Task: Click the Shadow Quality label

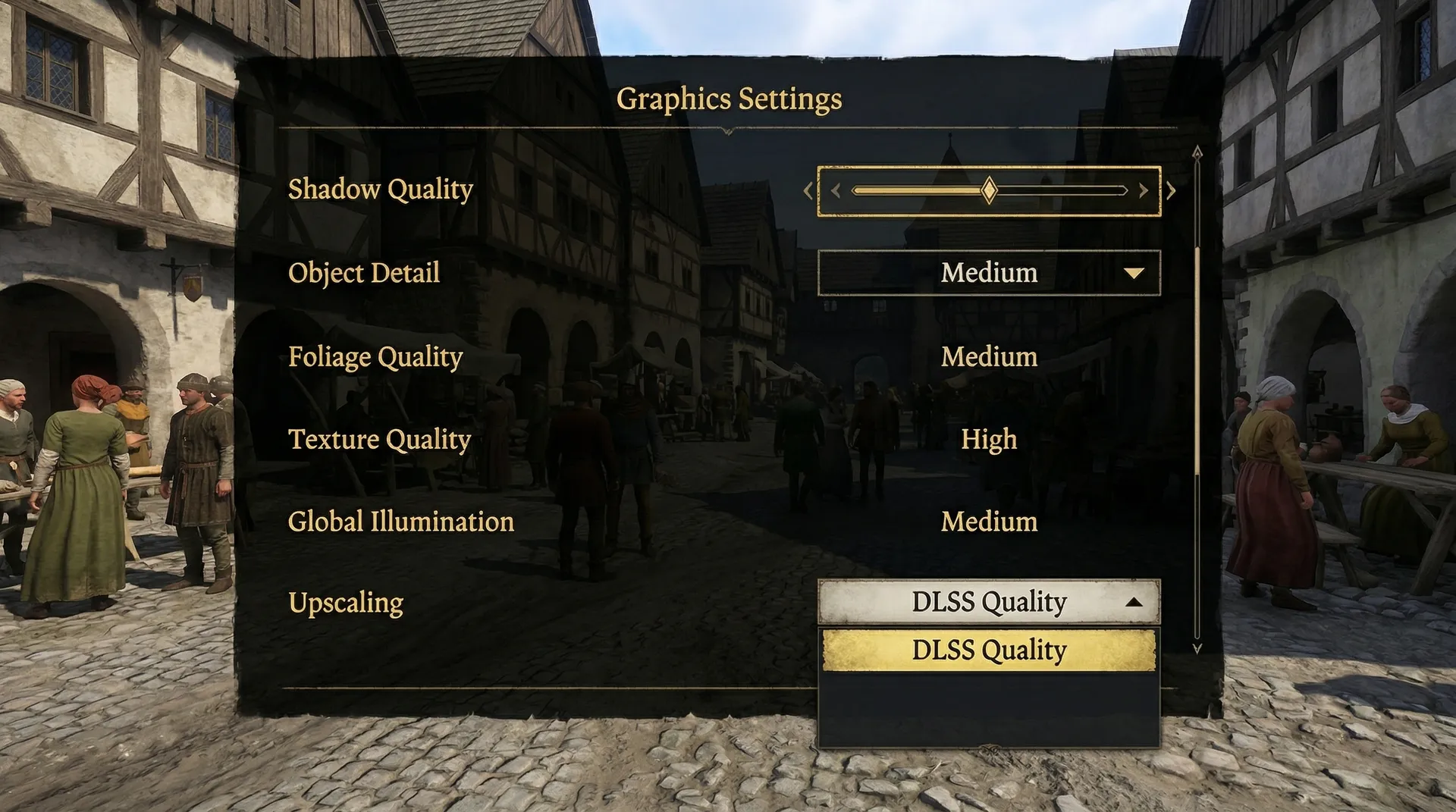Action: (380, 190)
